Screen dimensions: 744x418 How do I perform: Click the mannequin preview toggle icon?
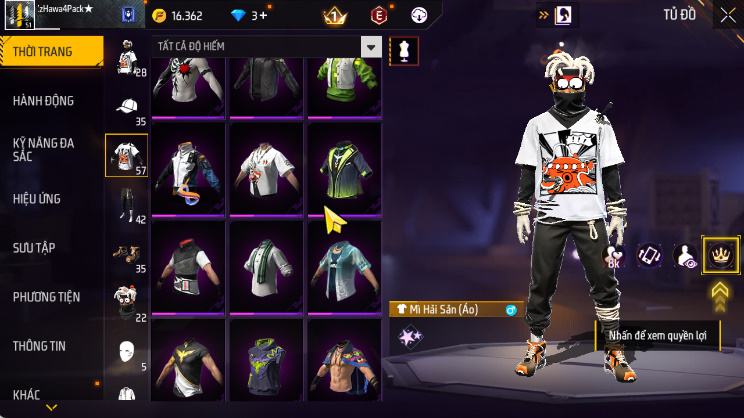point(404,49)
